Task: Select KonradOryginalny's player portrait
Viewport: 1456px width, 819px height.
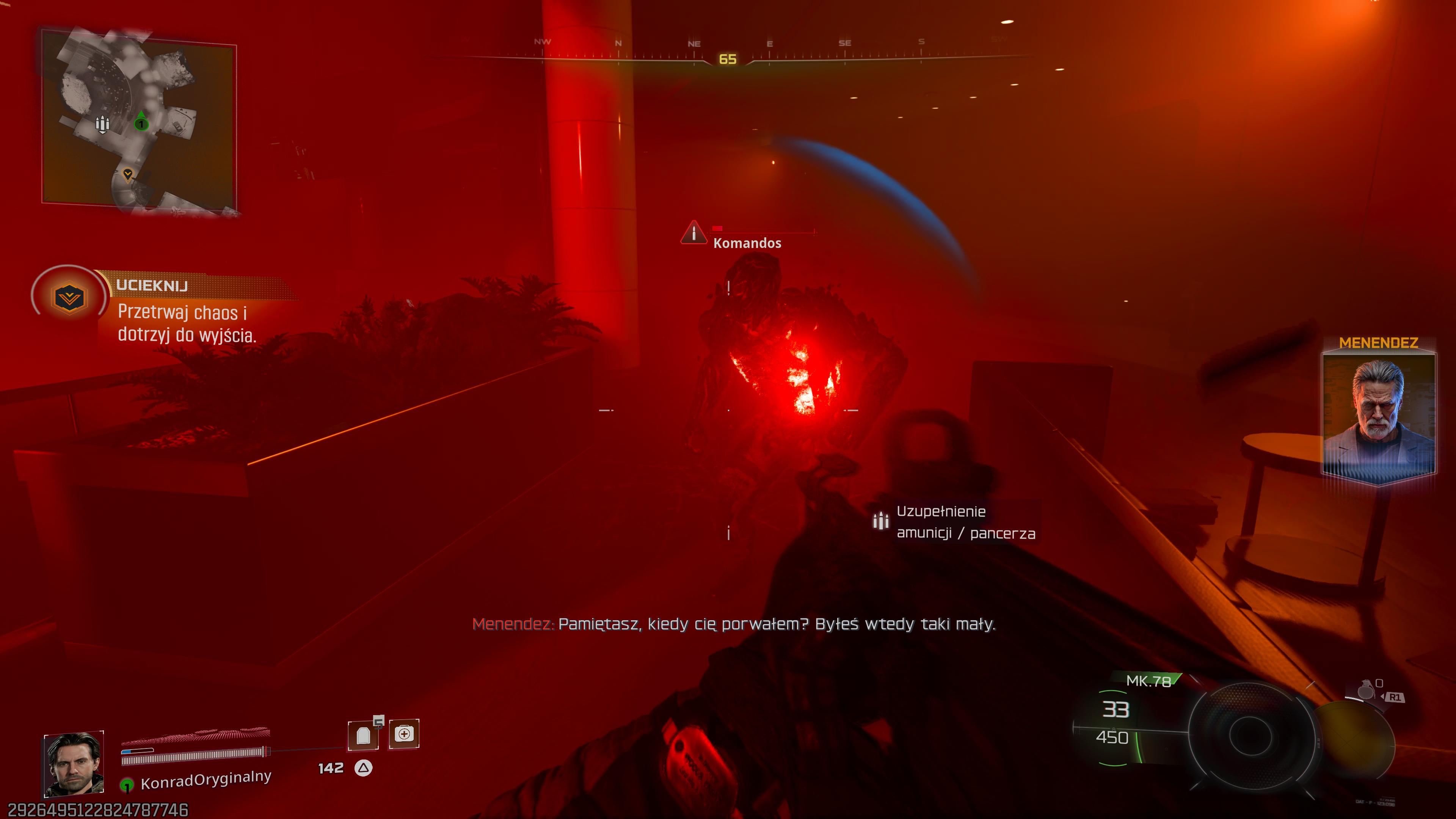Action: 74,764
